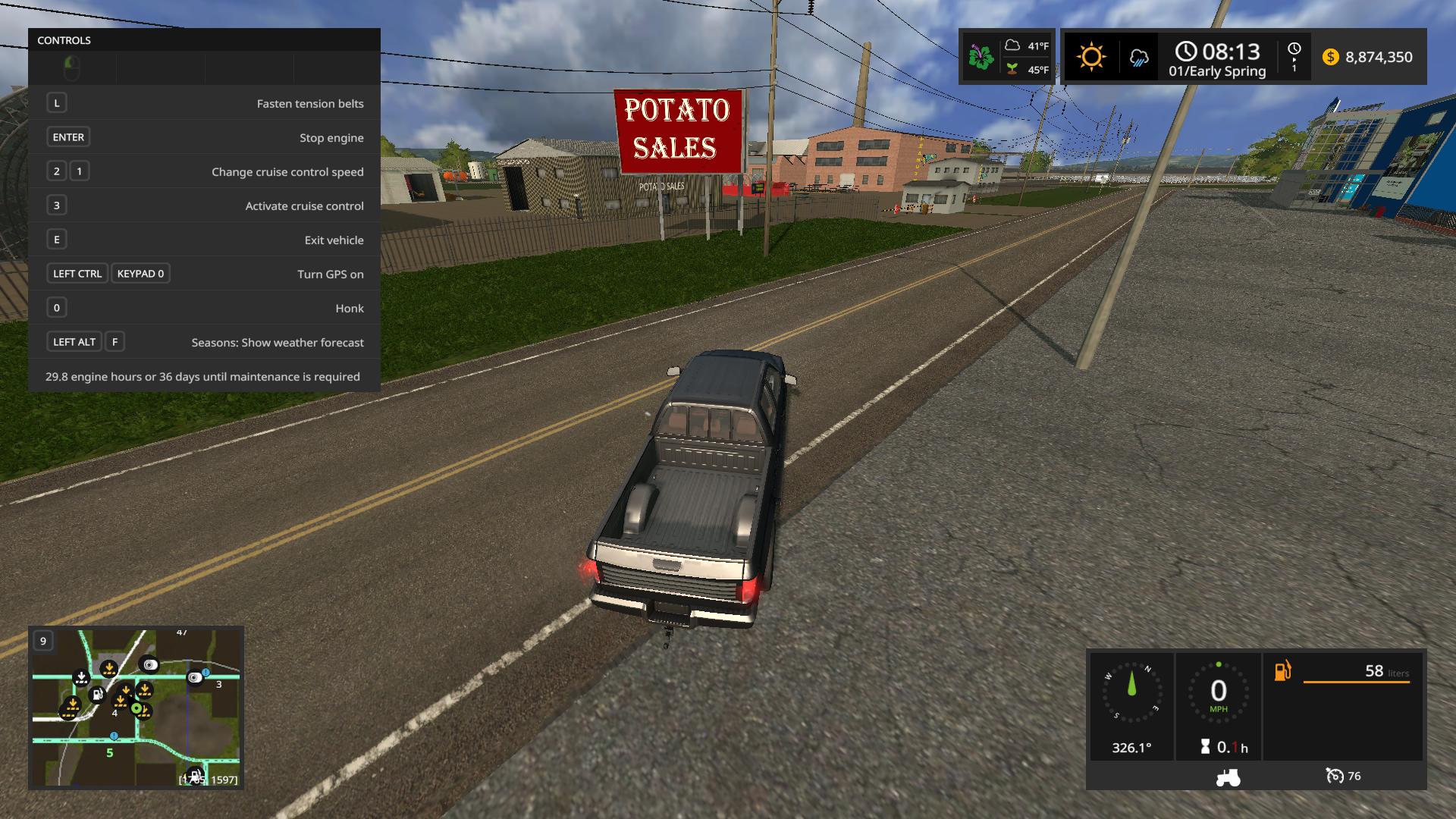Click the green player position marker on minimap
This screenshot has height=819, width=1456.
[136, 708]
